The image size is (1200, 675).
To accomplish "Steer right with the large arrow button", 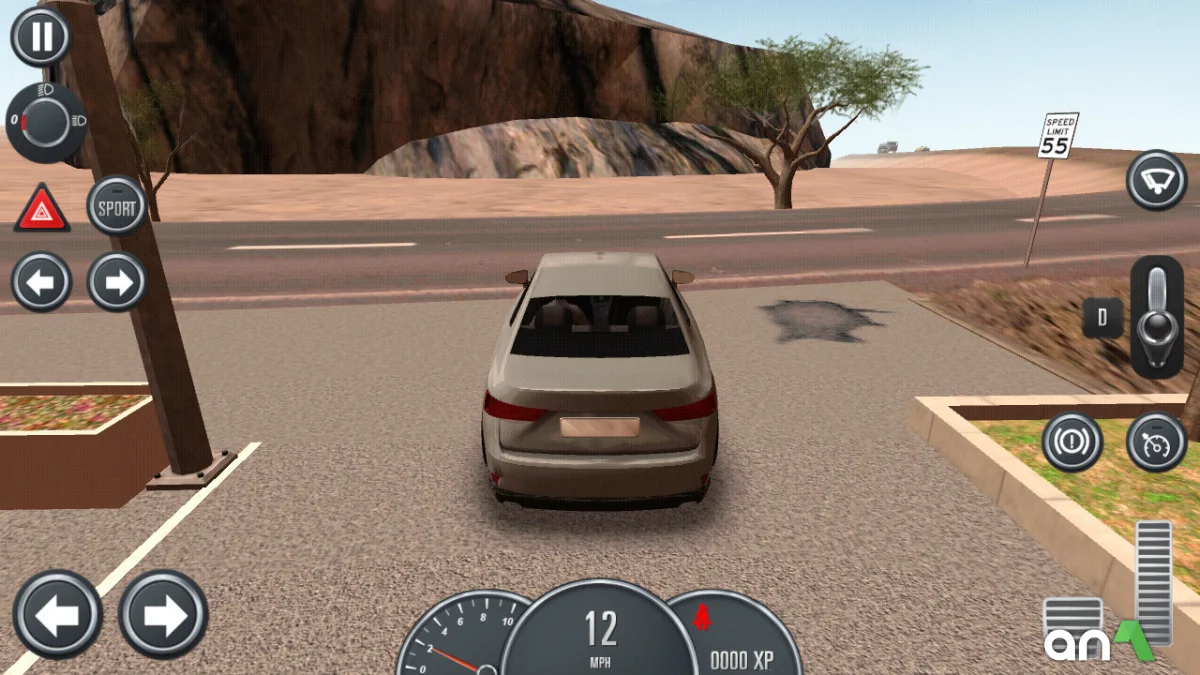I will click(163, 614).
